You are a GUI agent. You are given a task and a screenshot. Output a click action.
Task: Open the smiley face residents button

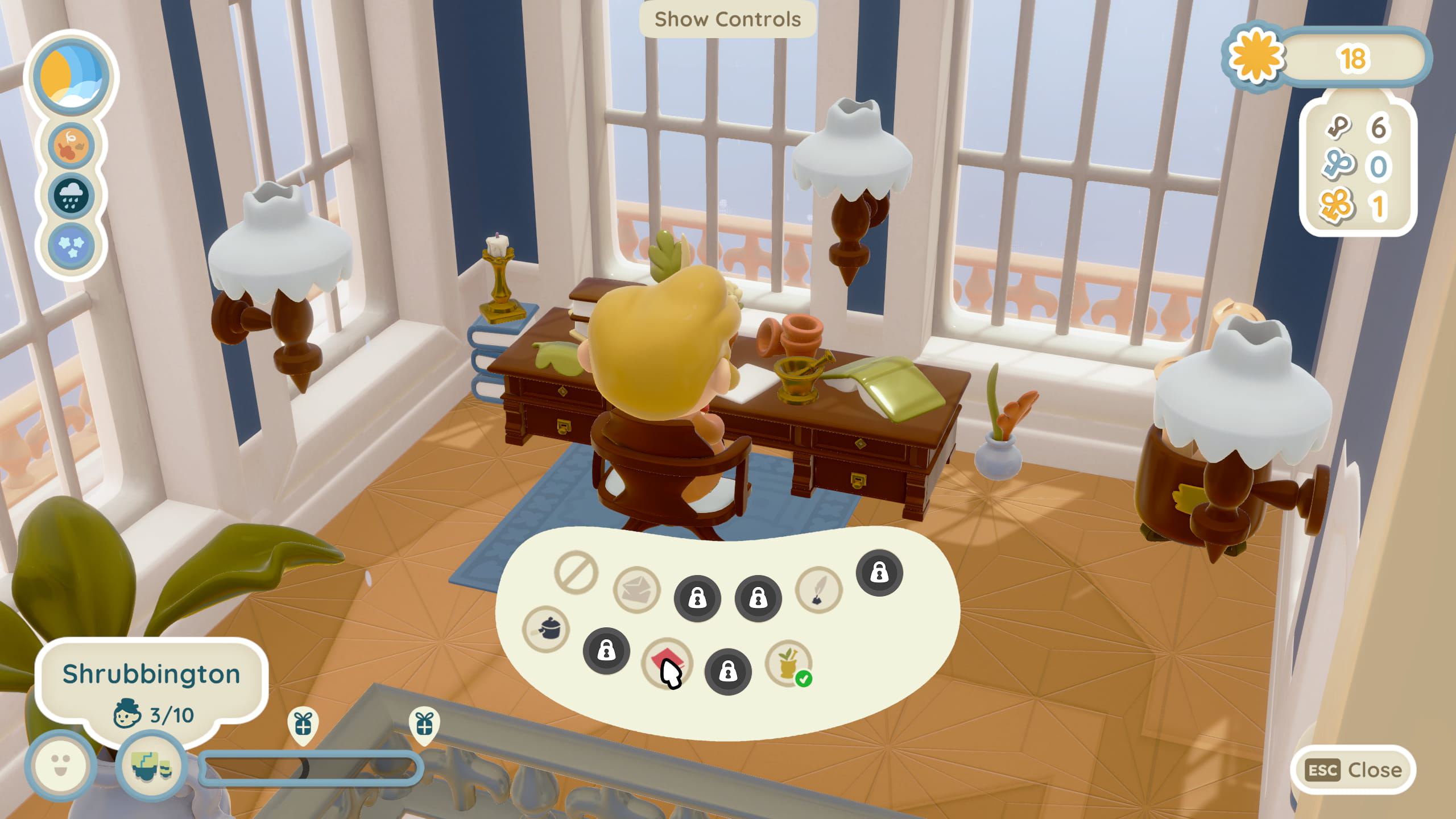(x=60, y=766)
